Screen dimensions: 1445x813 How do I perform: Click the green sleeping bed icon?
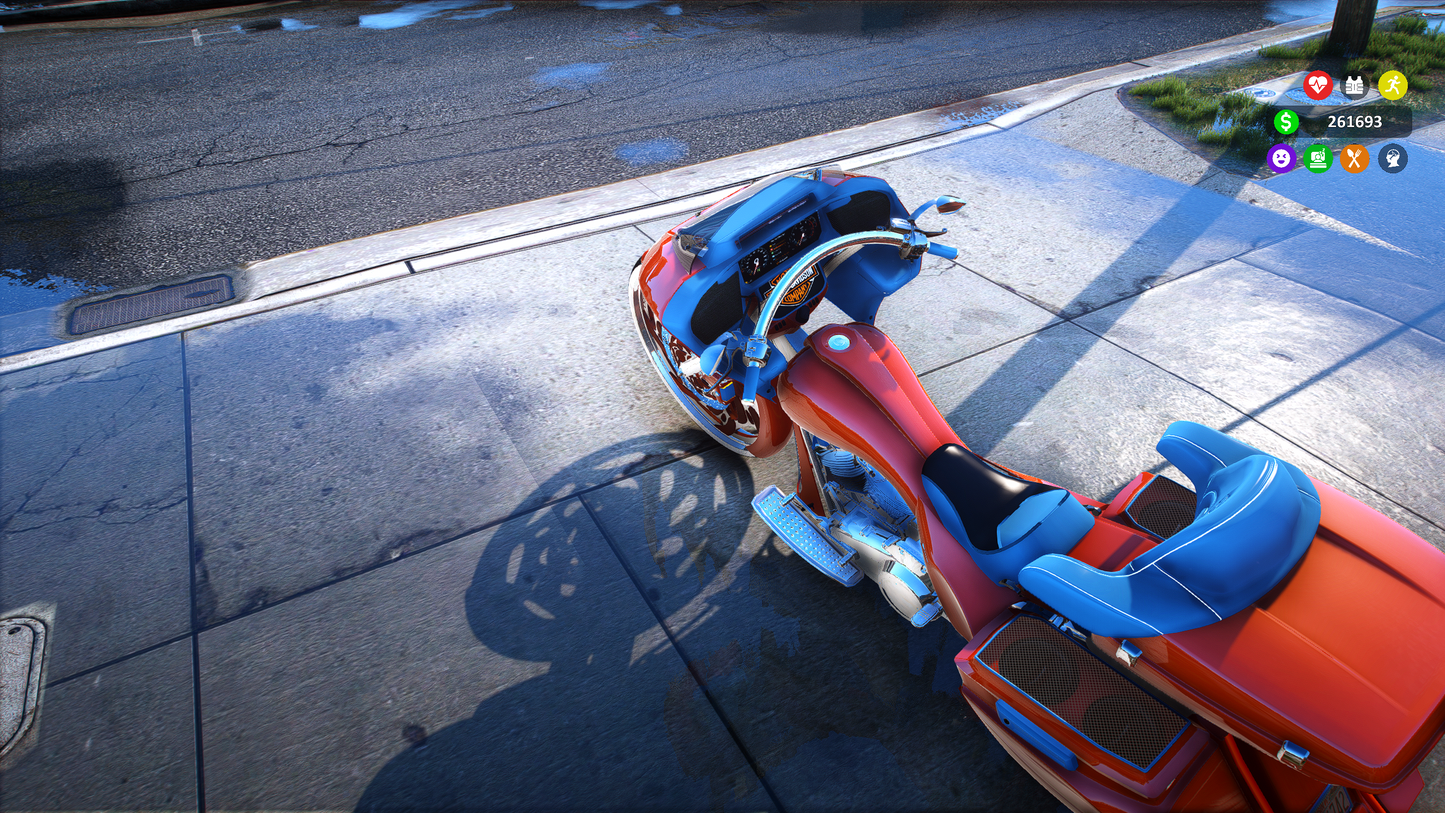coord(1318,158)
